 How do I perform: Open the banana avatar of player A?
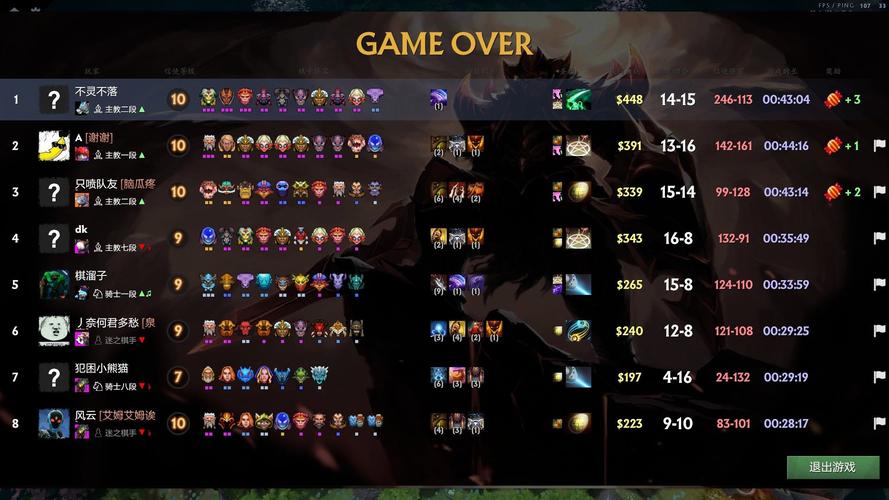54,146
